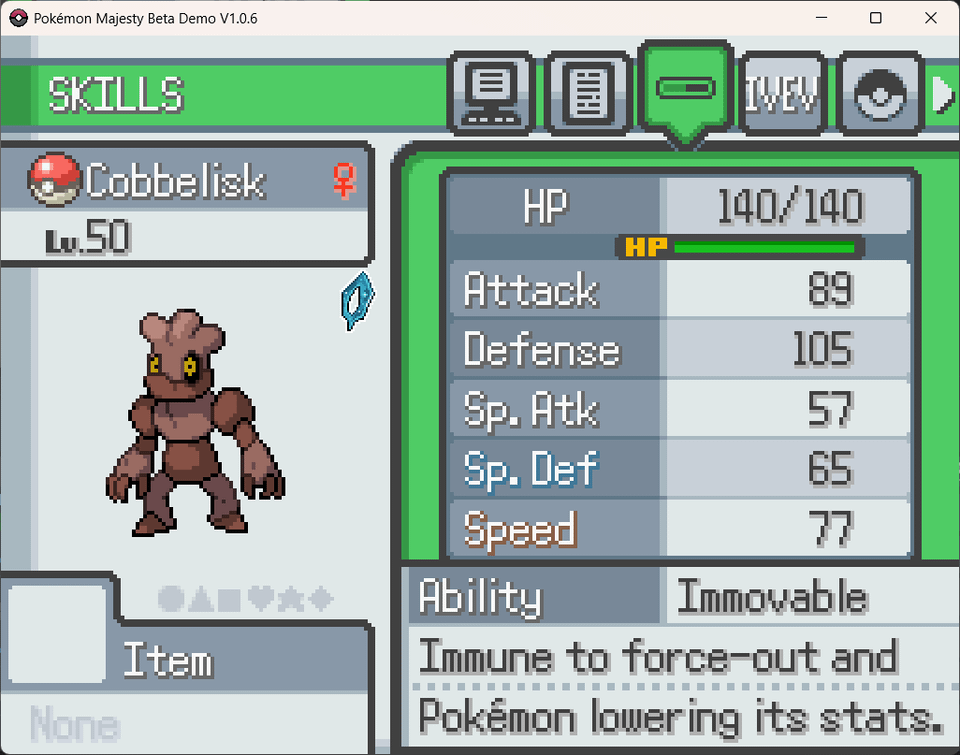Open the IVEV tab
The width and height of the screenshot is (960, 755).
click(x=781, y=94)
